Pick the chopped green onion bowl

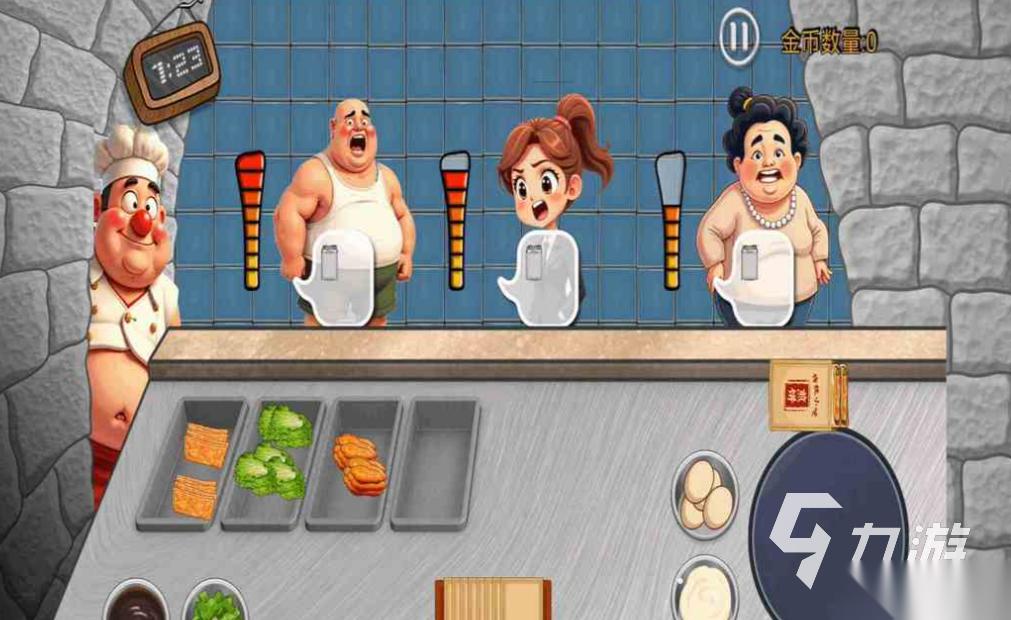pyautogui.click(x=215, y=604)
